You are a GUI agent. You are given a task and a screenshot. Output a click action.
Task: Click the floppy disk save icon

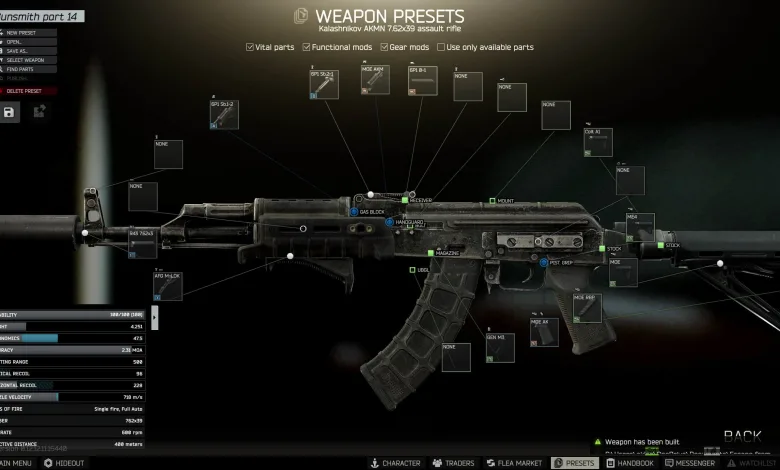tap(10, 112)
